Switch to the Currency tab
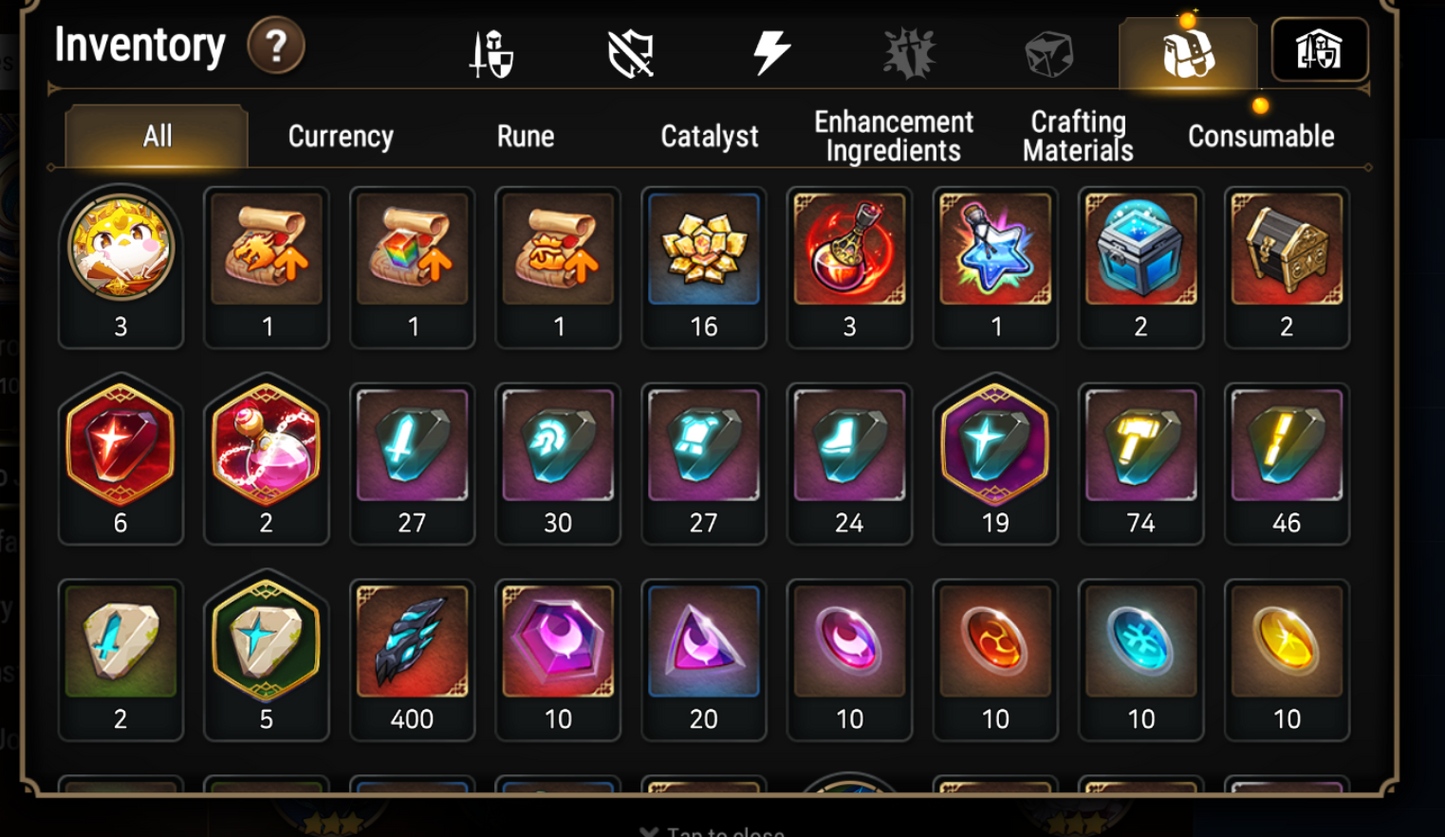Image resolution: width=1445 pixels, height=837 pixels. (x=340, y=136)
